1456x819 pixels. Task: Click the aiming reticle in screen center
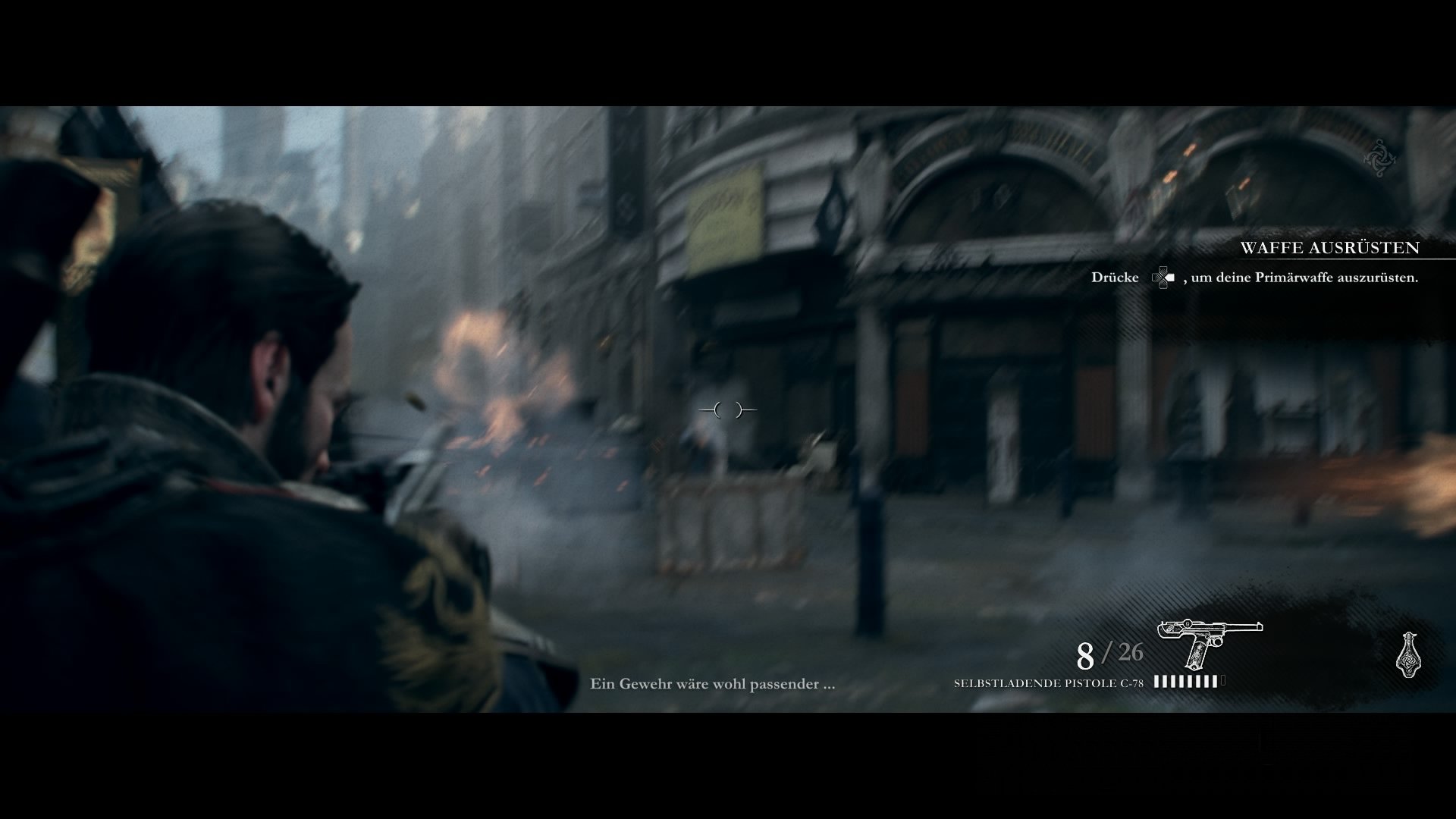pyautogui.click(x=726, y=410)
